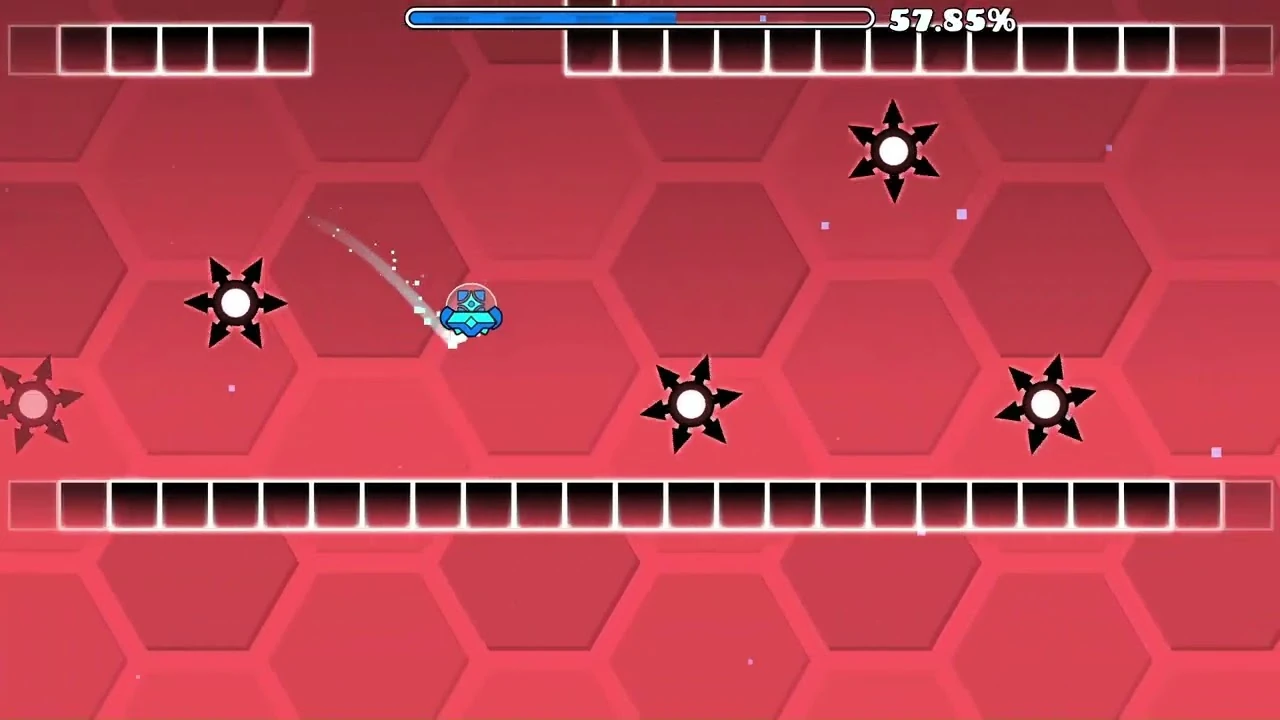Click the 57.85% progress percentage label

(954, 19)
